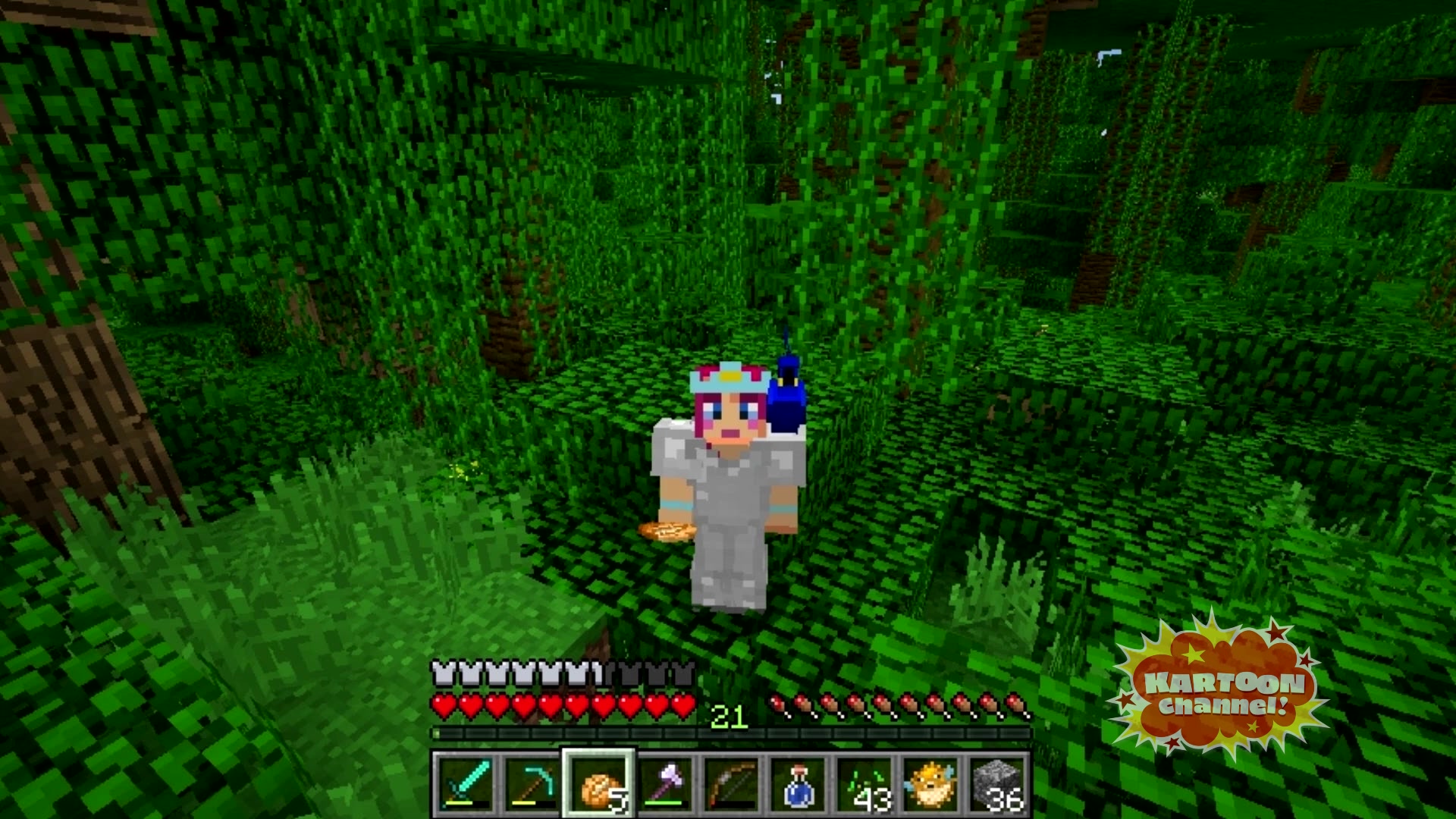Switch to the bow hotbar slot

732,784
